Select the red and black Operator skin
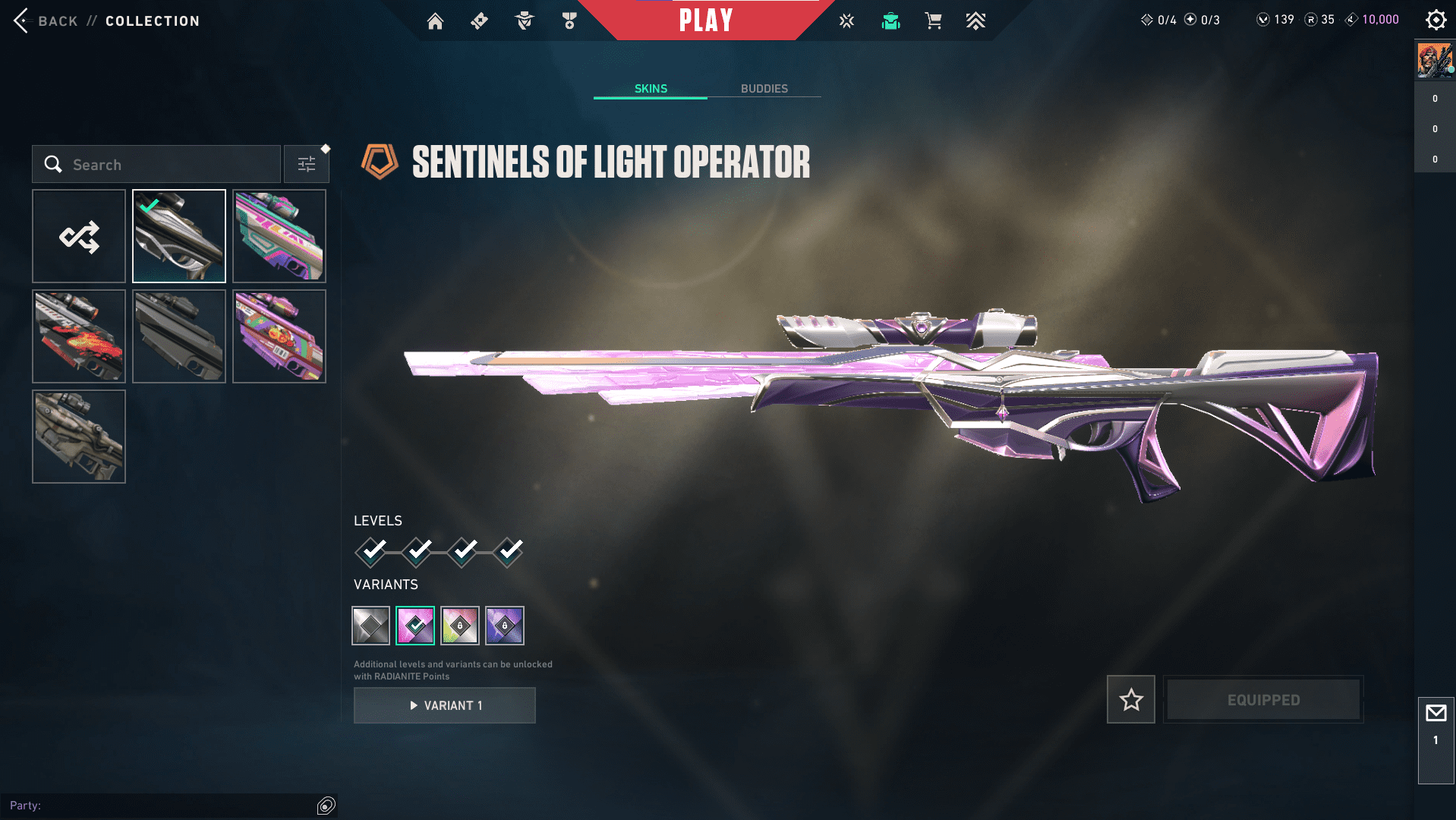This screenshot has height=820, width=1456. click(x=79, y=336)
